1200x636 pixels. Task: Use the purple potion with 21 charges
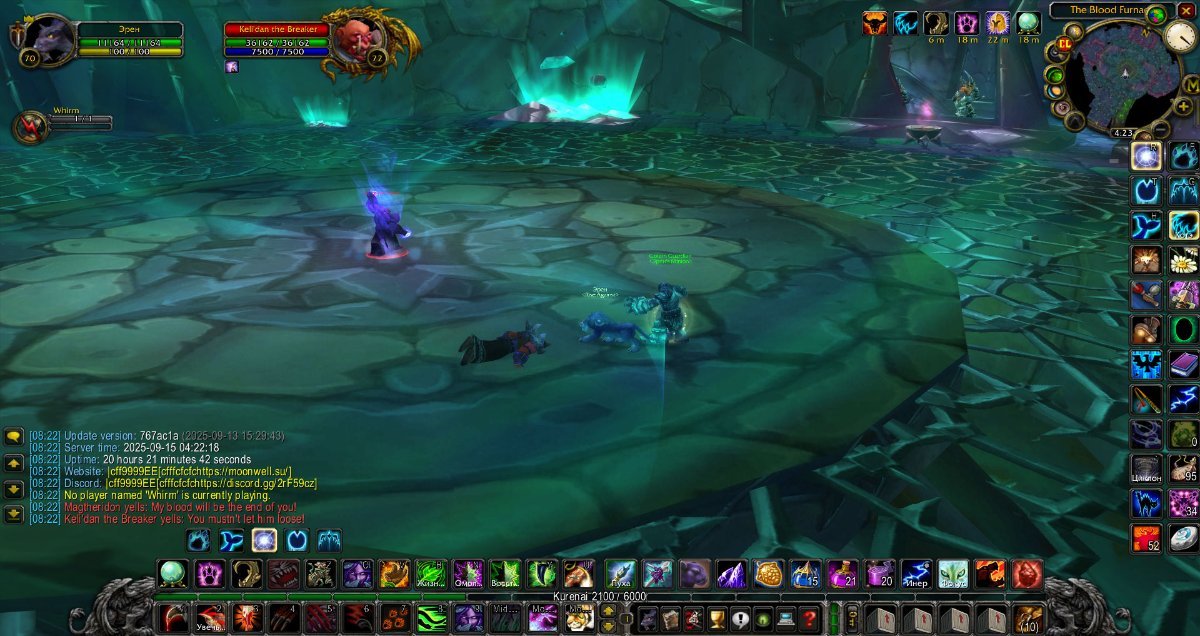click(842, 574)
